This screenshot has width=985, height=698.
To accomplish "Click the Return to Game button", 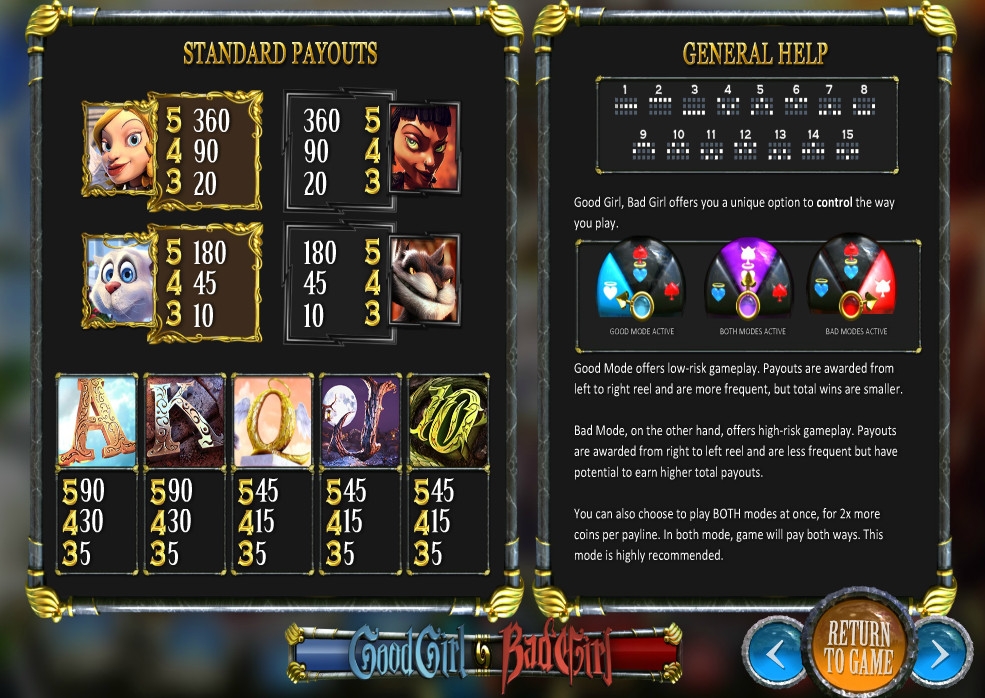I will point(858,646).
